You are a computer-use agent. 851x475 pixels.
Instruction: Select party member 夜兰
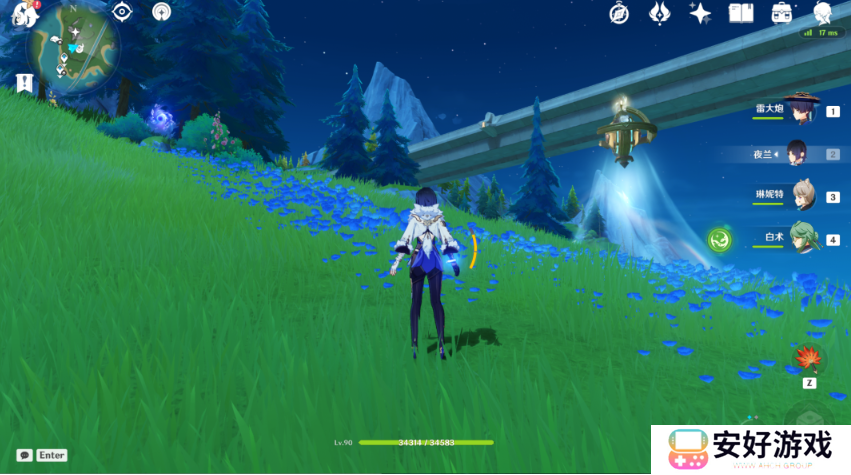pyautogui.click(x=799, y=153)
